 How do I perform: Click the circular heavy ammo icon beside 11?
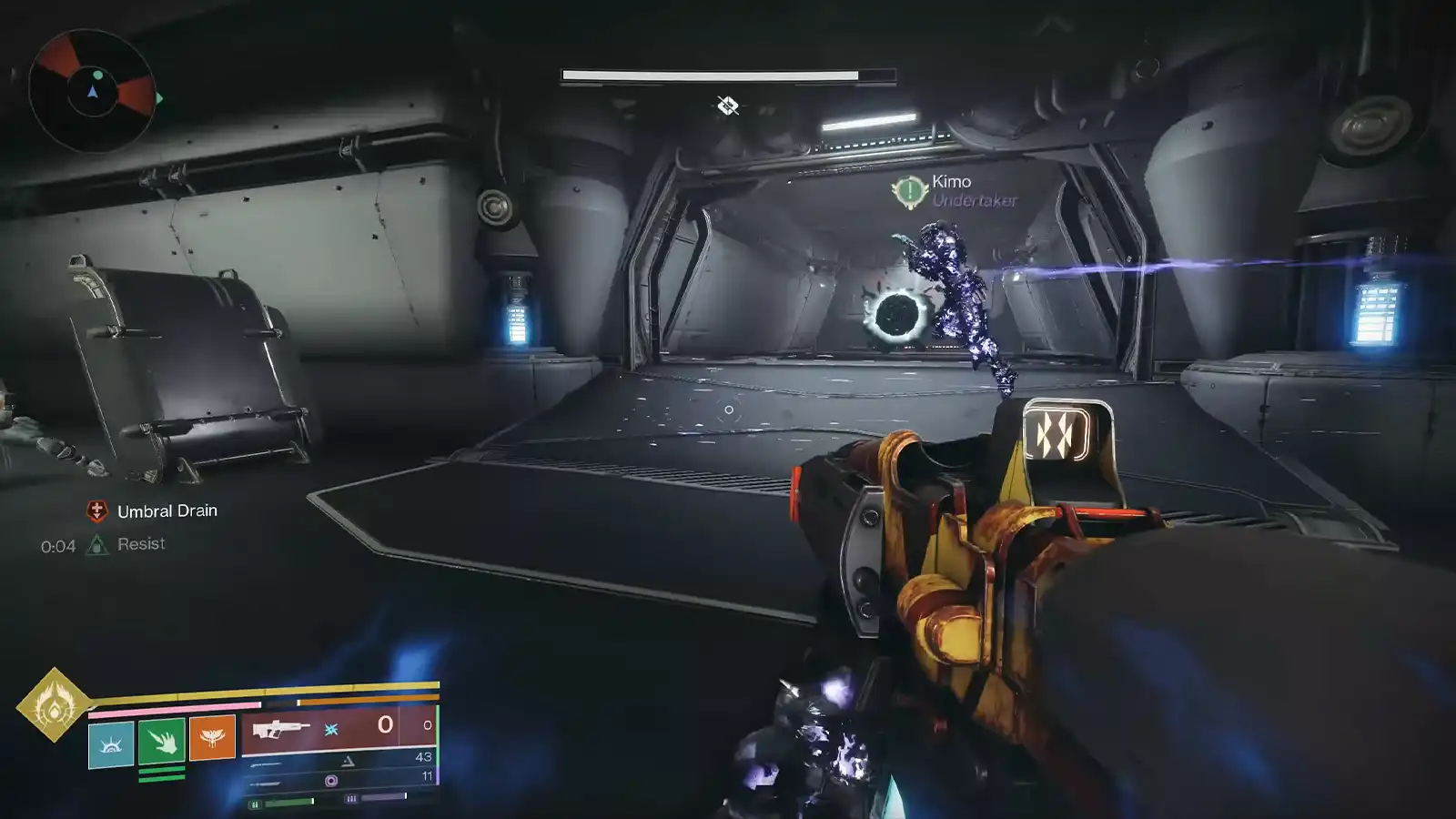pyautogui.click(x=331, y=779)
